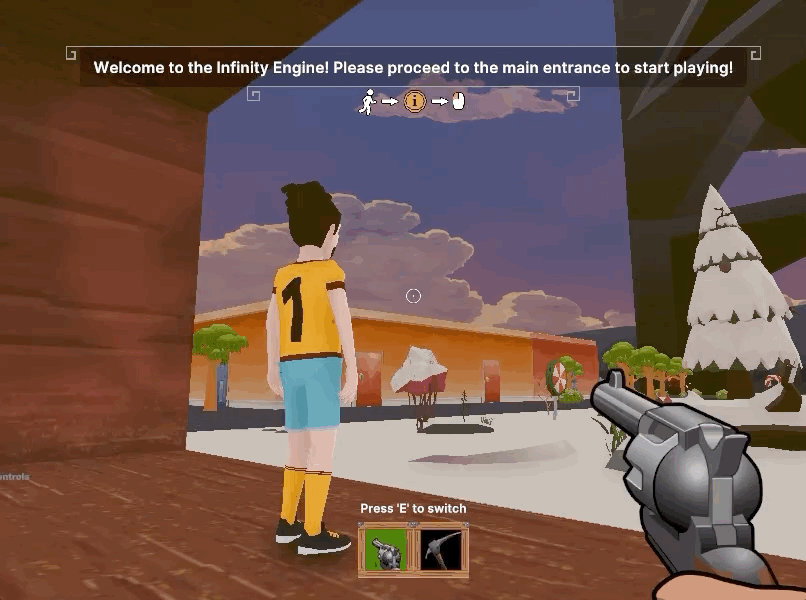Select the revolver hotbar slot

387,551
